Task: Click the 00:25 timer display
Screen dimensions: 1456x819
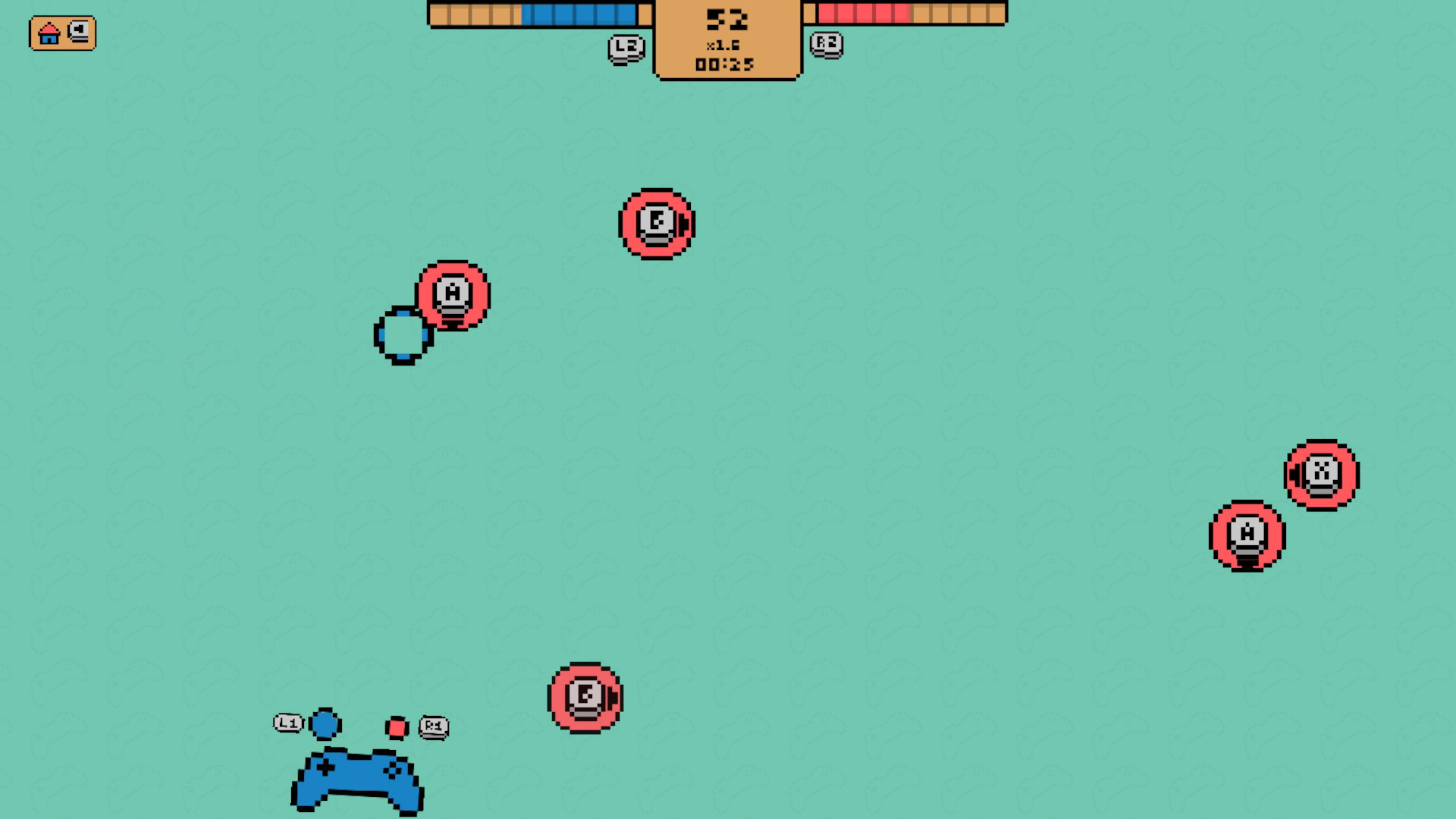Action: tap(726, 64)
